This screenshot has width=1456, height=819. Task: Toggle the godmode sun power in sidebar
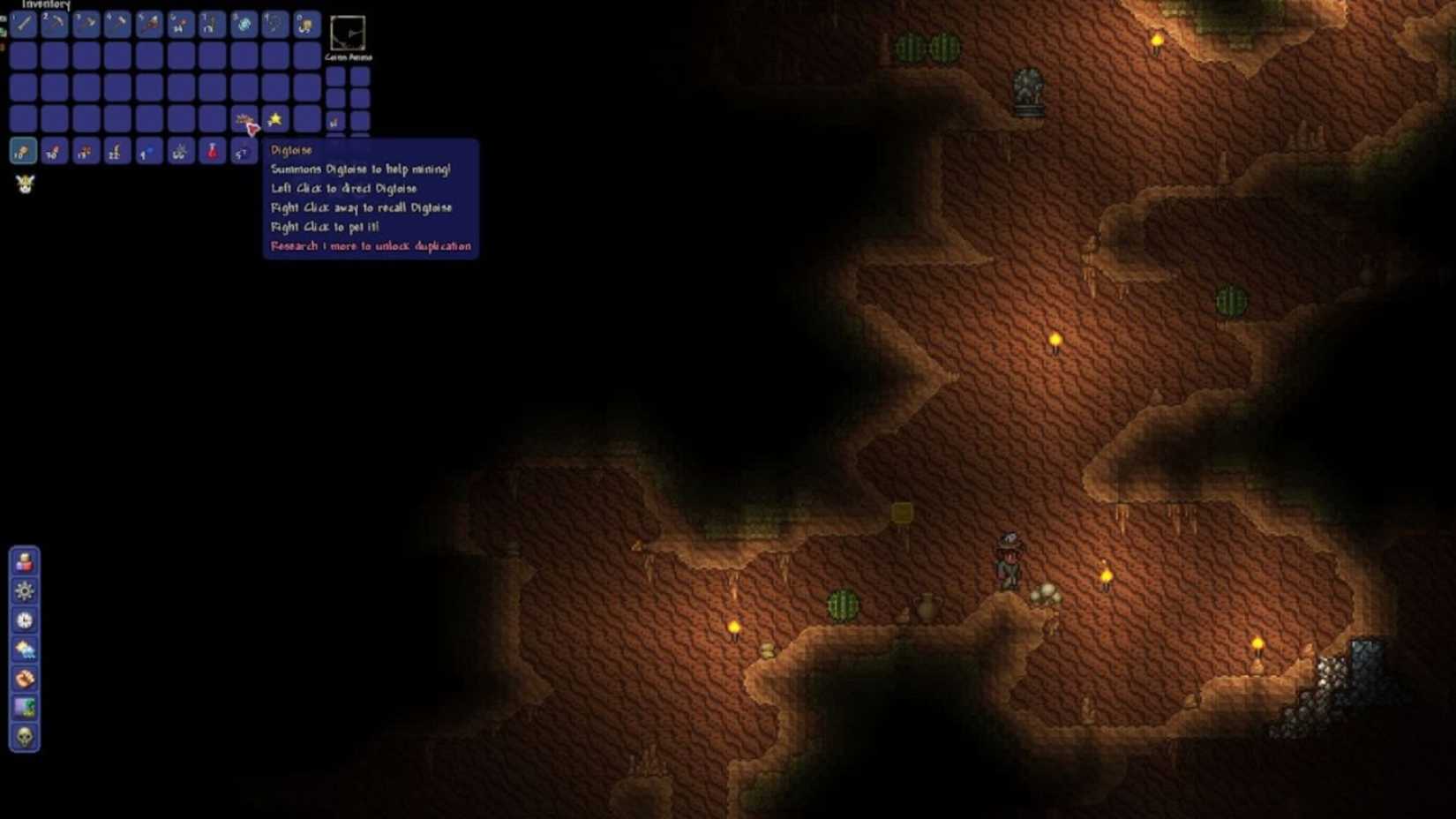[x=24, y=590]
